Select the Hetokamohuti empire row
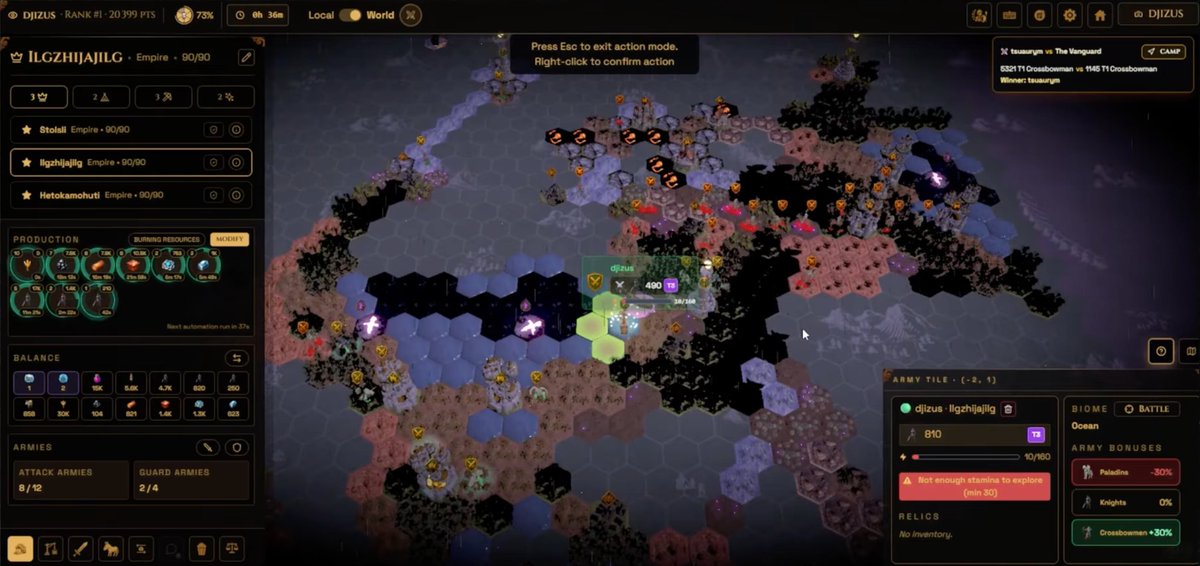Viewport: 1200px width, 566px height. coord(110,195)
